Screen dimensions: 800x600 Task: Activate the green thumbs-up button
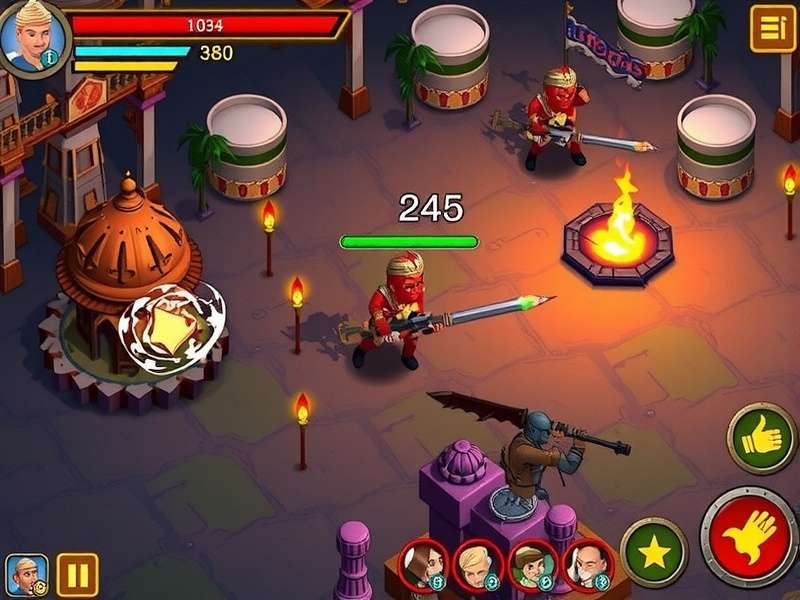coord(762,438)
